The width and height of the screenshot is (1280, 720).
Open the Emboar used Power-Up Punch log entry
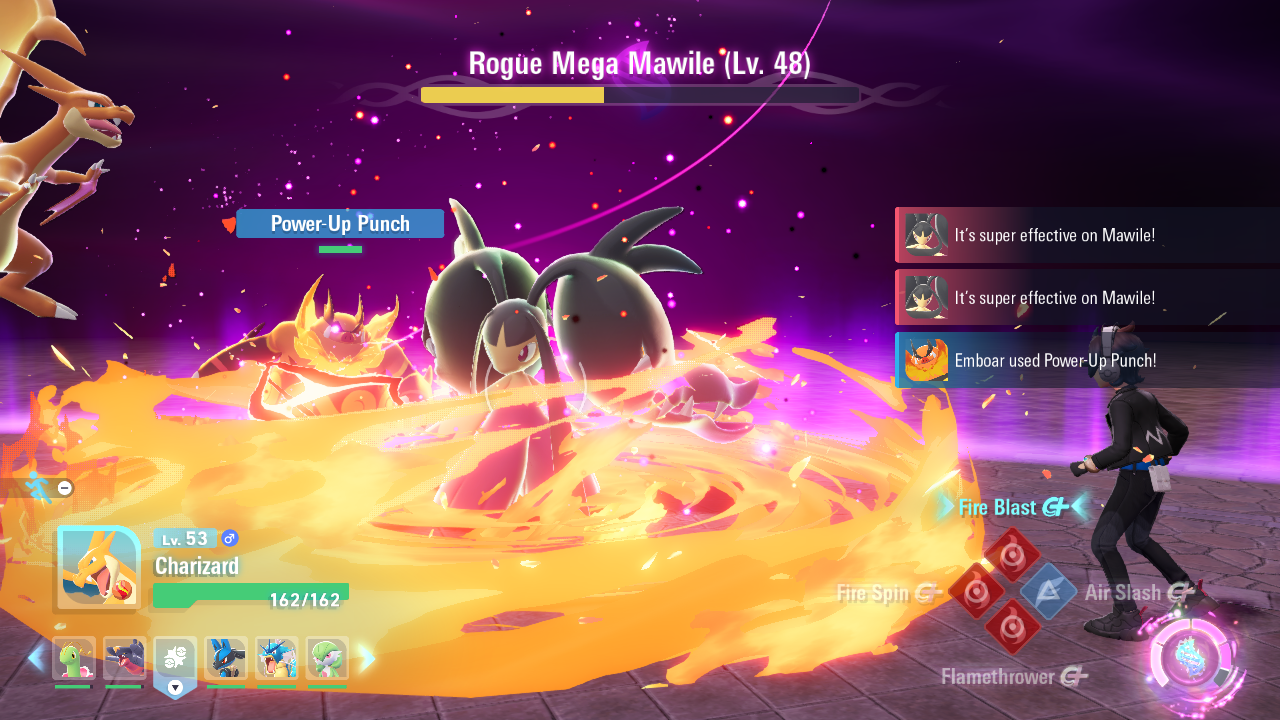click(x=1087, y=360)
